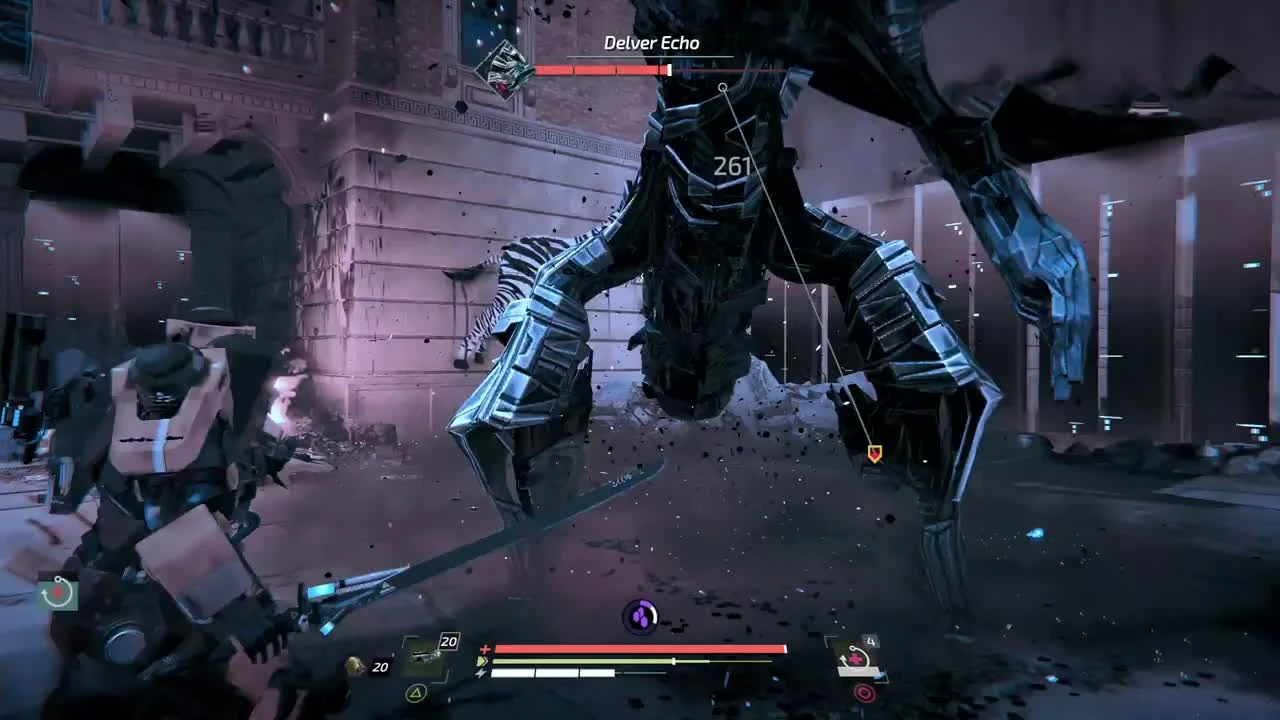Select the Delver Echo name label
Image resolution: width=1280 pixels, height=720 pixels.
(650, 43)
